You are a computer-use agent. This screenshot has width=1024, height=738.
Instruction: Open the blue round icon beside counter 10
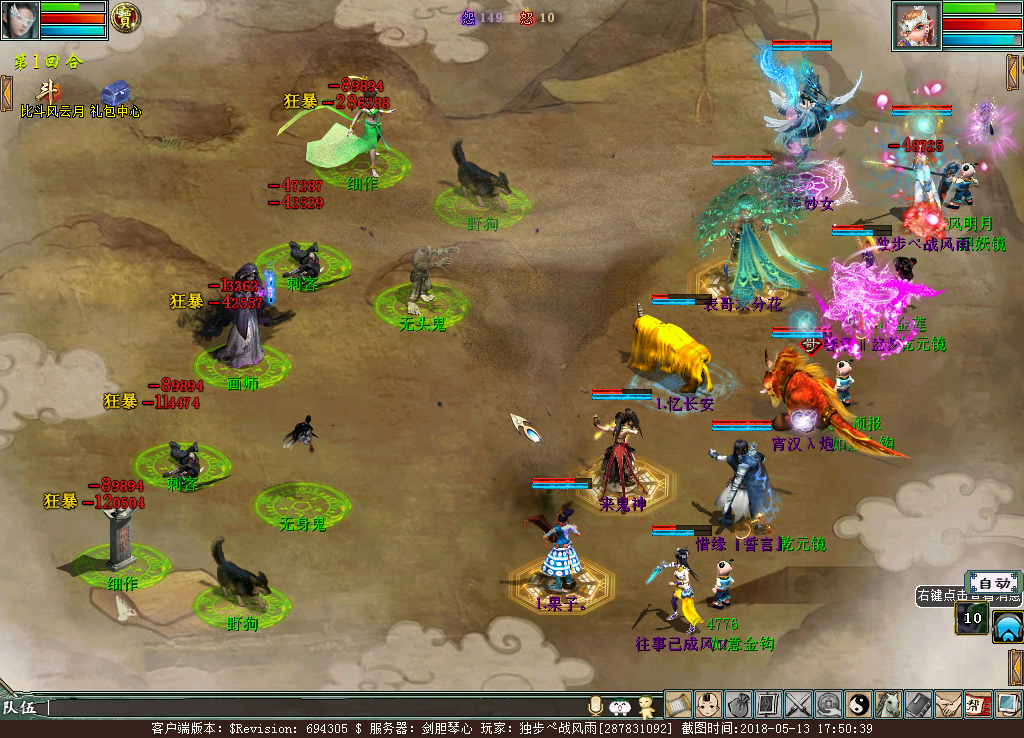tap(1007, 626)
